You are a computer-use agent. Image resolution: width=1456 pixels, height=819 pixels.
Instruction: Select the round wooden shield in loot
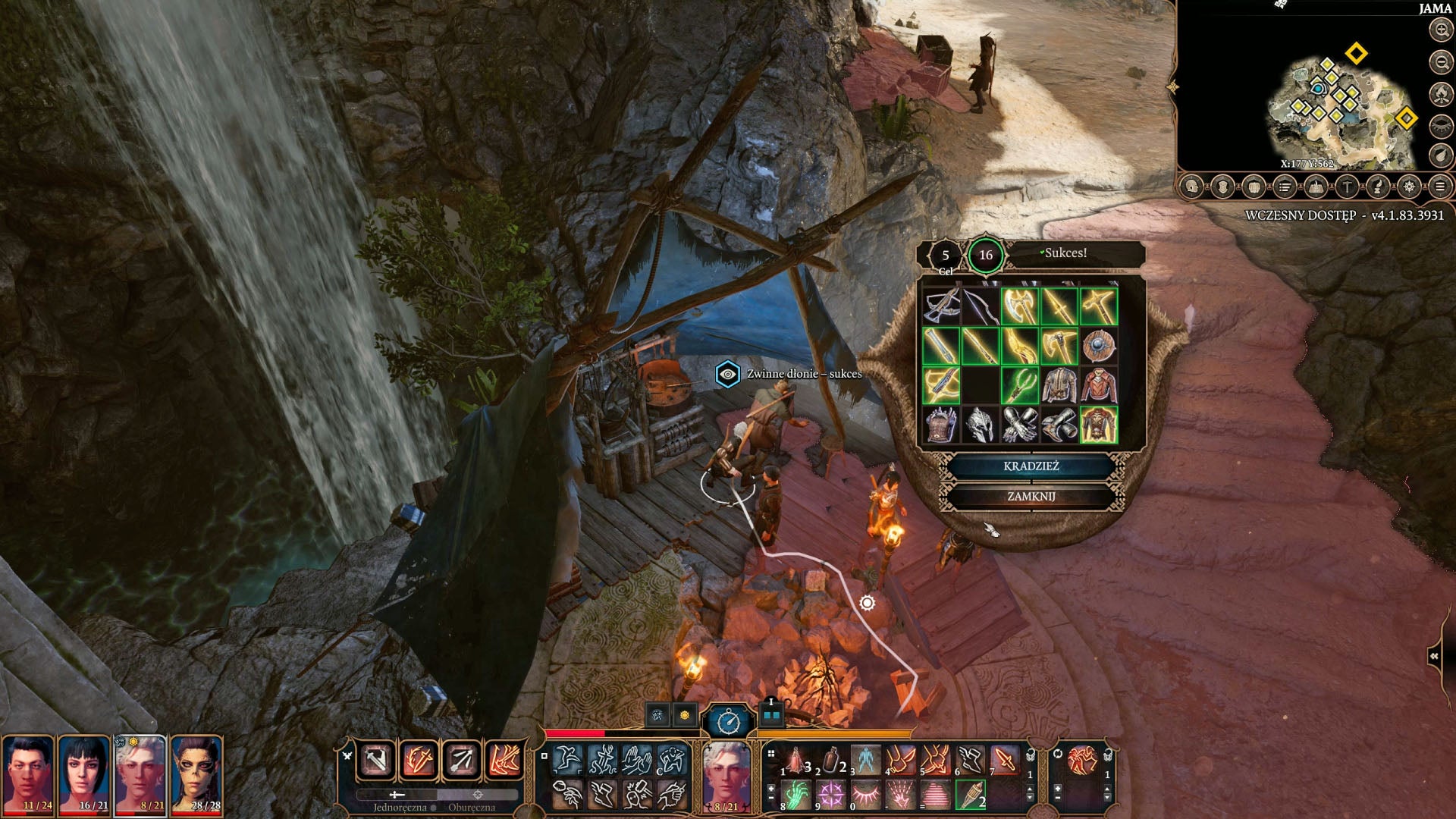1098,346
